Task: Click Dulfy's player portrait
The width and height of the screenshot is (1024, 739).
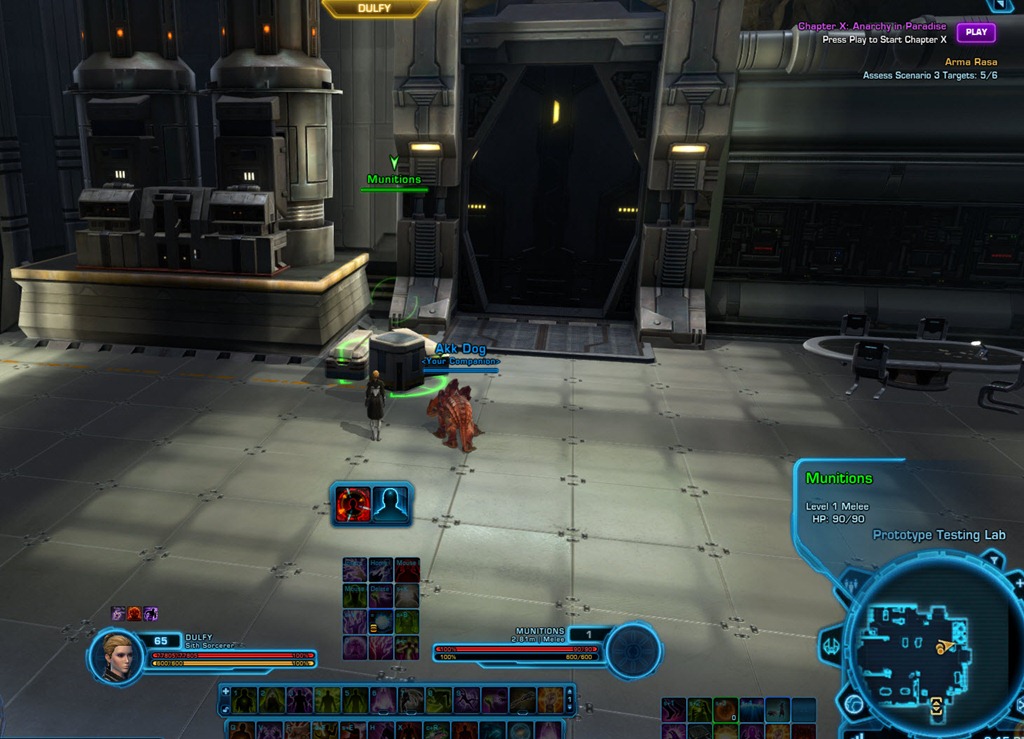Action: point(116,655)
